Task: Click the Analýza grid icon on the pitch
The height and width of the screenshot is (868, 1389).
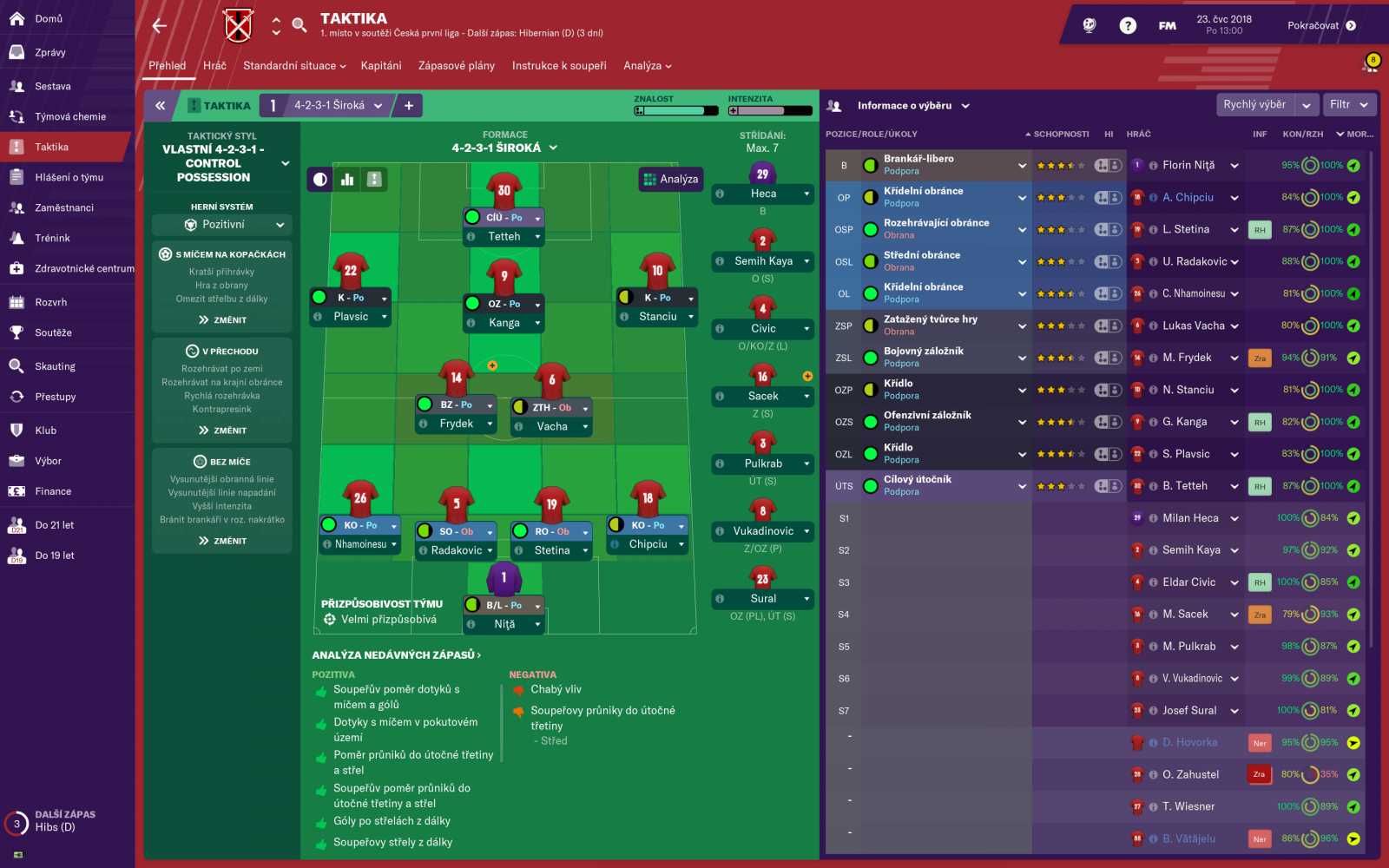Action: [x=649, y=179]
